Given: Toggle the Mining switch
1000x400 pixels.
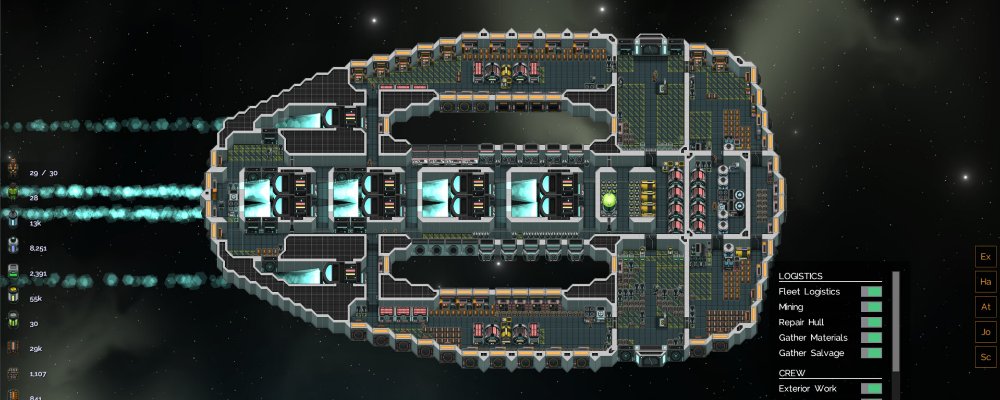Looking at the screenshot, I should coord(870,307).
